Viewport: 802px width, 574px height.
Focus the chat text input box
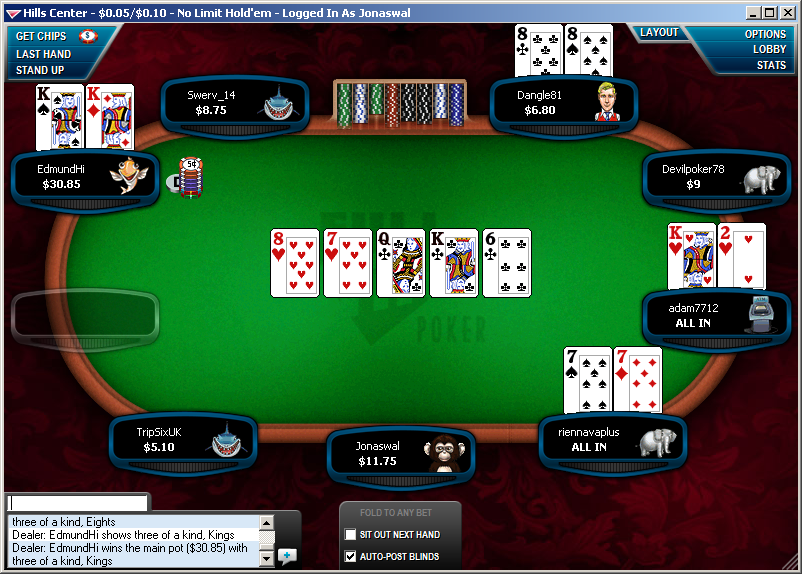(77, 503)
